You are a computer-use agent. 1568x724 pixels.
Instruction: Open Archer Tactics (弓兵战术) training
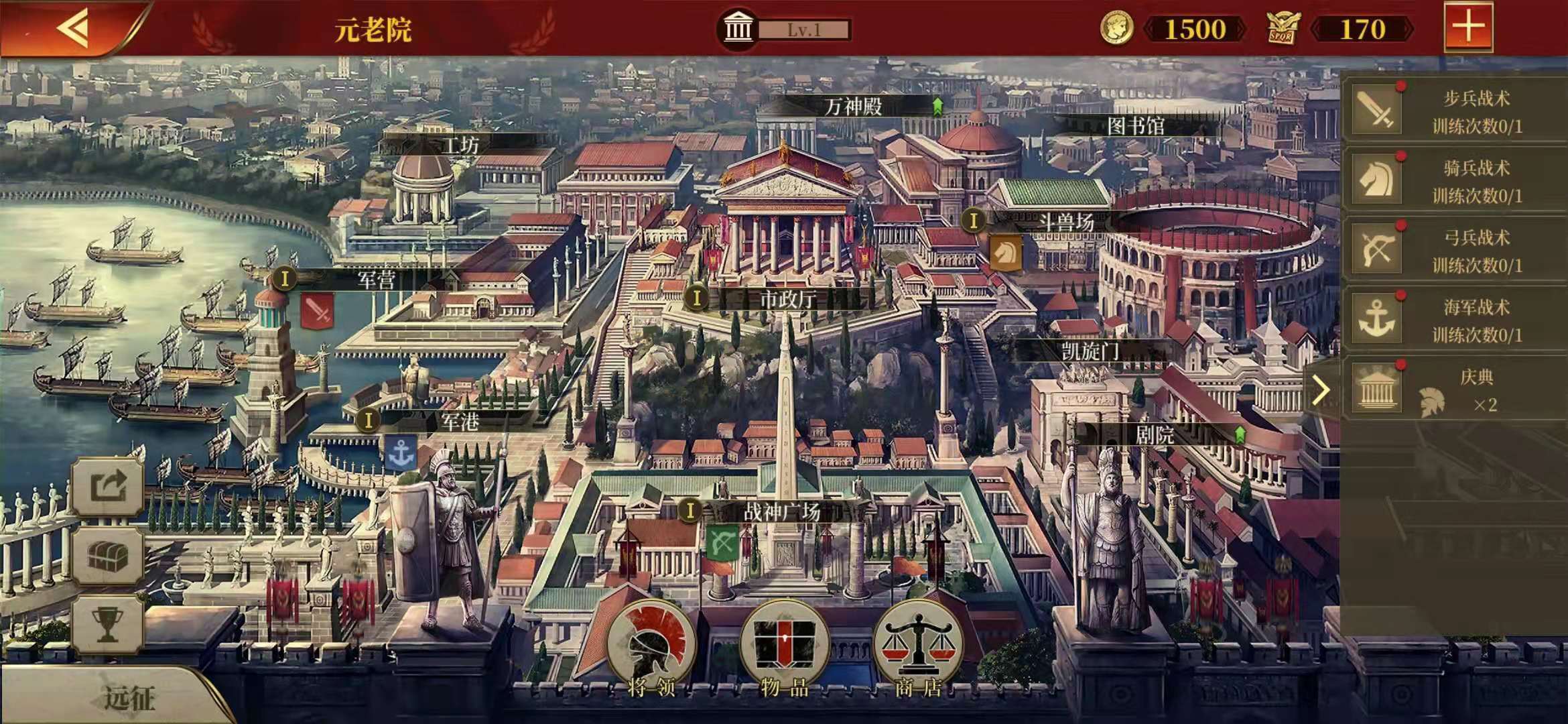[1454, 250]
